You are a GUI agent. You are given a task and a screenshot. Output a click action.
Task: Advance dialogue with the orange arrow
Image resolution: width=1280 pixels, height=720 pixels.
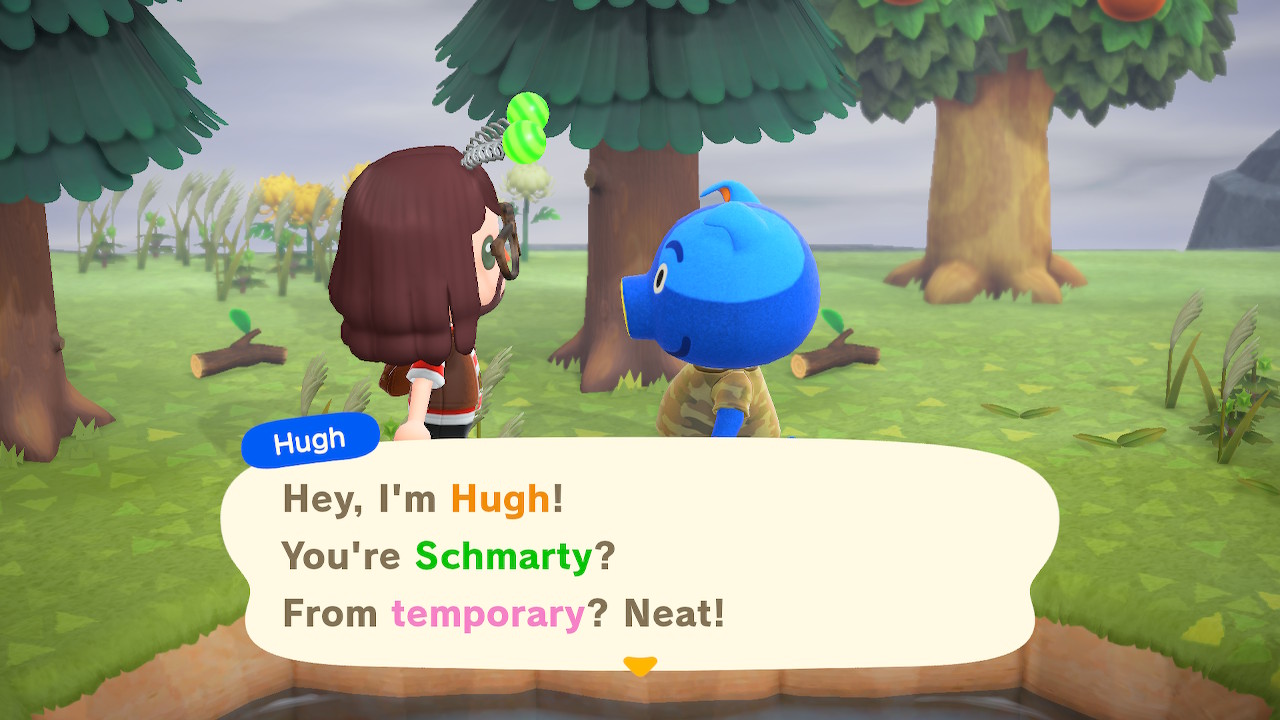pos(639,665)
